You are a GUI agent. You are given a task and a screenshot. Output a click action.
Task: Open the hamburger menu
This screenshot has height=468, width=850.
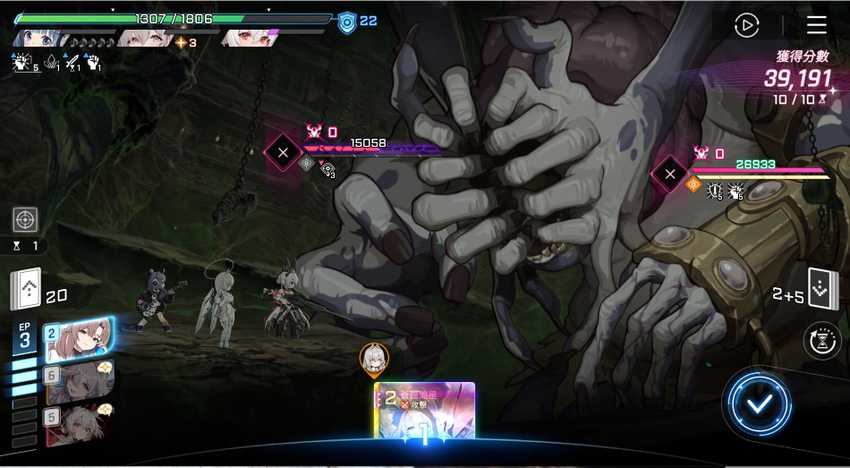817,25
